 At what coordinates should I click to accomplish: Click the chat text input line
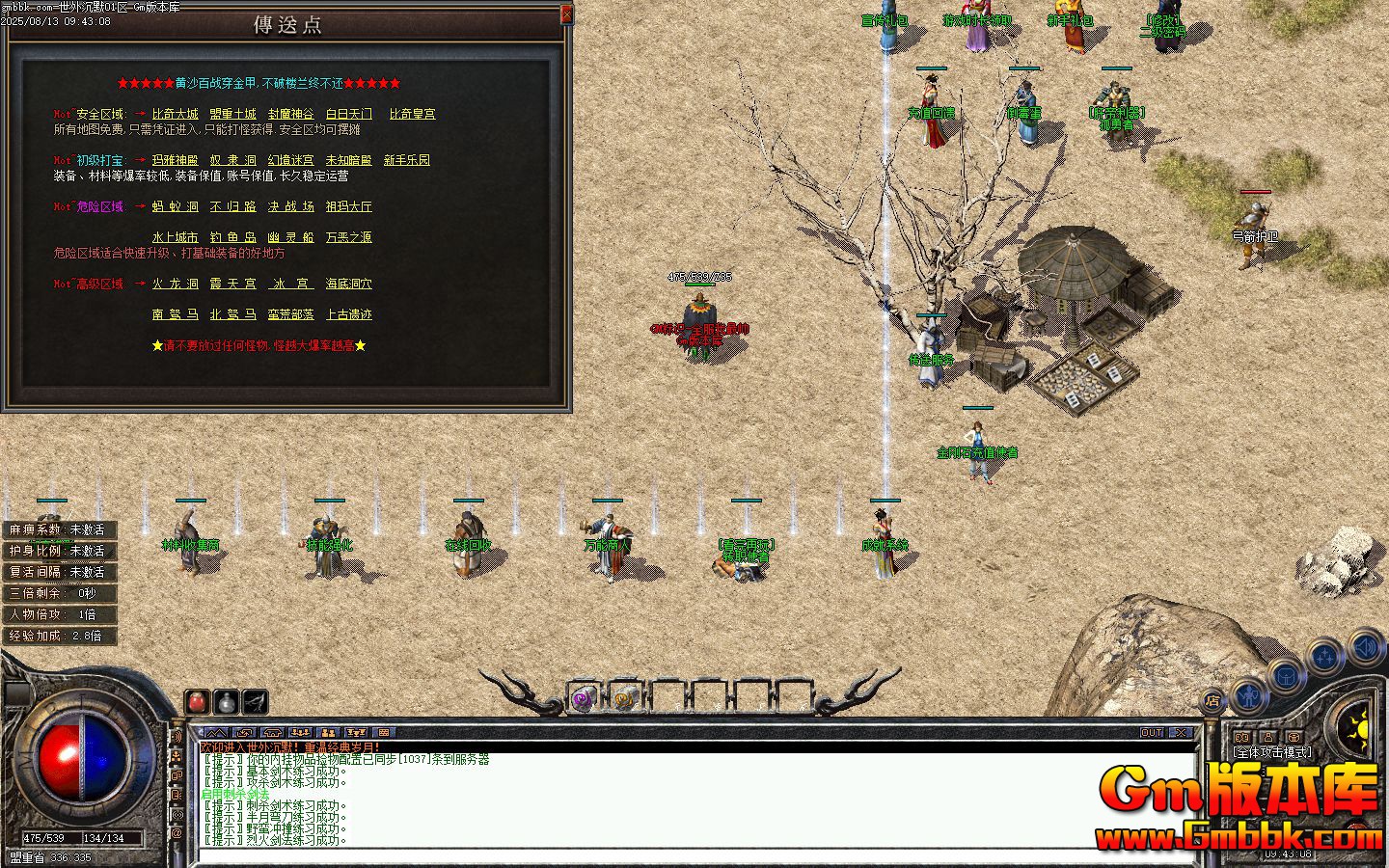pyautogui.click(x=675, y=854)
